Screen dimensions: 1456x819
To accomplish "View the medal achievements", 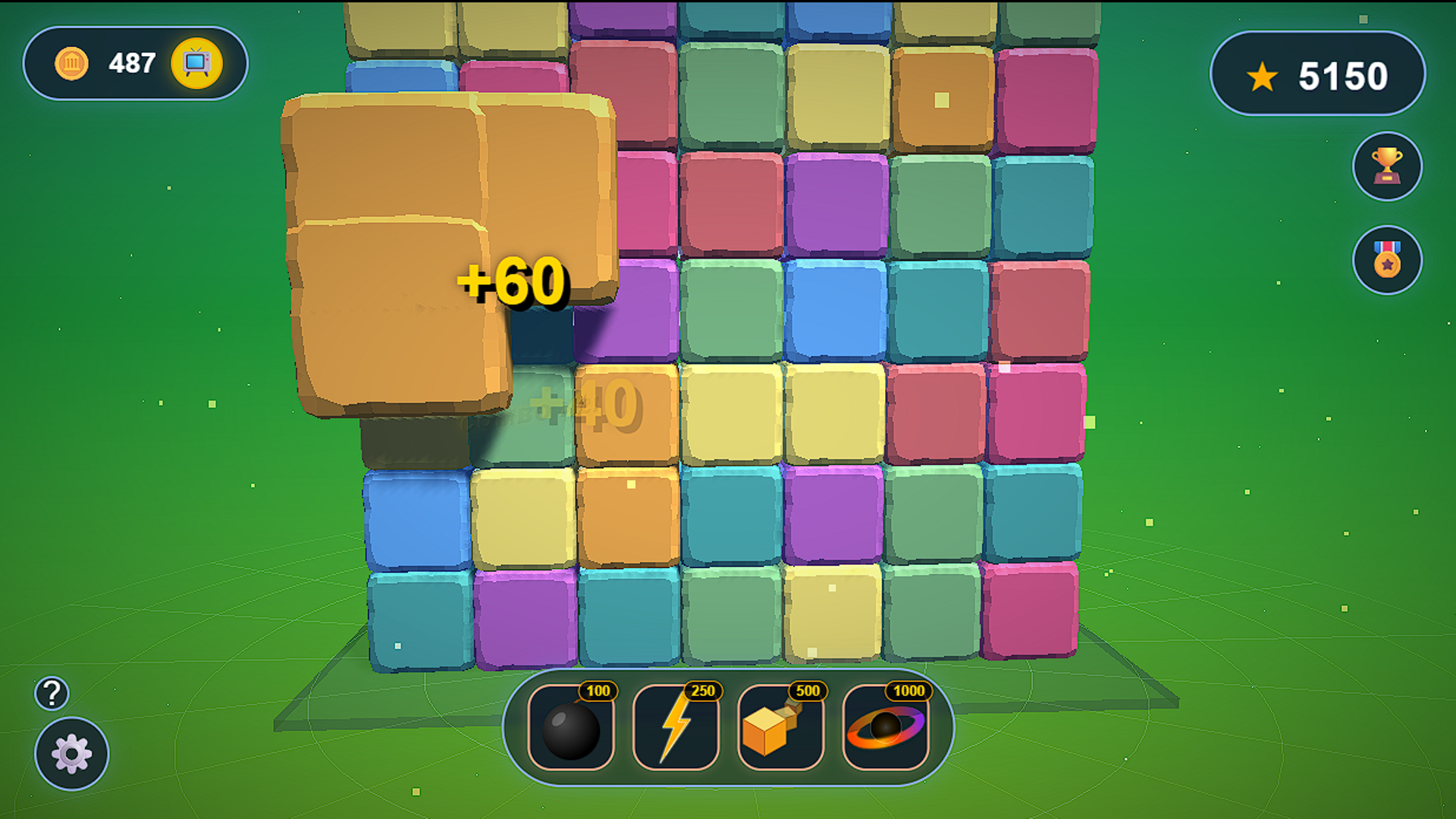I will [x=1387, y=260].
